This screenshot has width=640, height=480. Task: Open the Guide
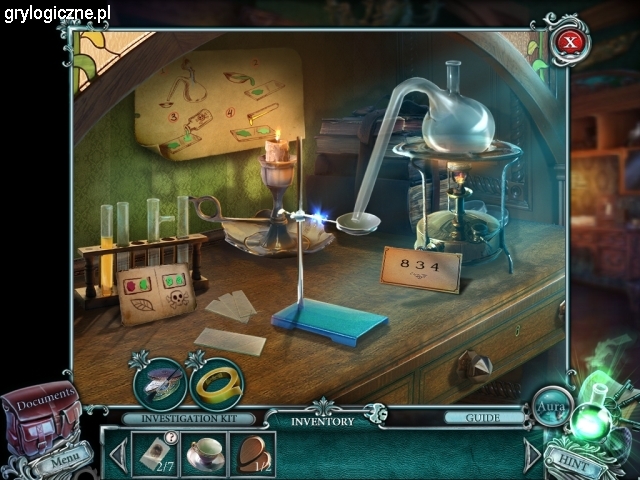click(484, 418)
